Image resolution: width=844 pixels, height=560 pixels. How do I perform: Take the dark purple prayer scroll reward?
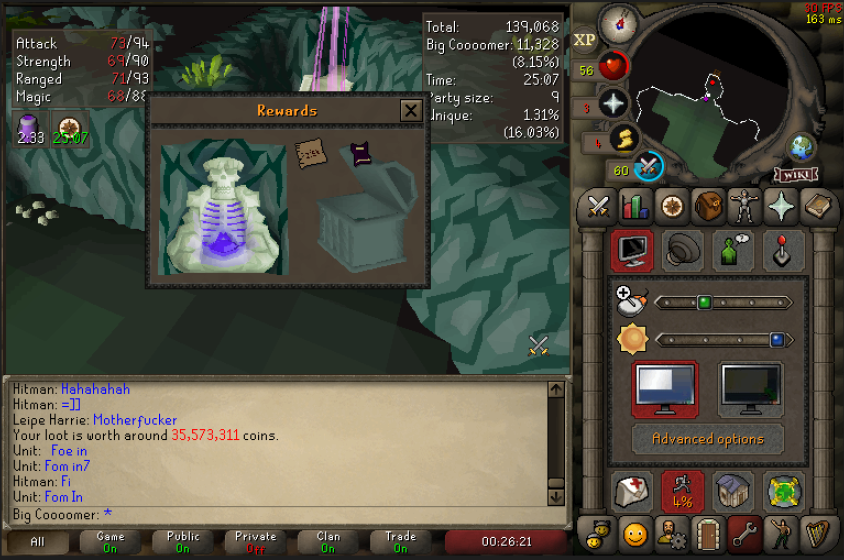(360, 154)
